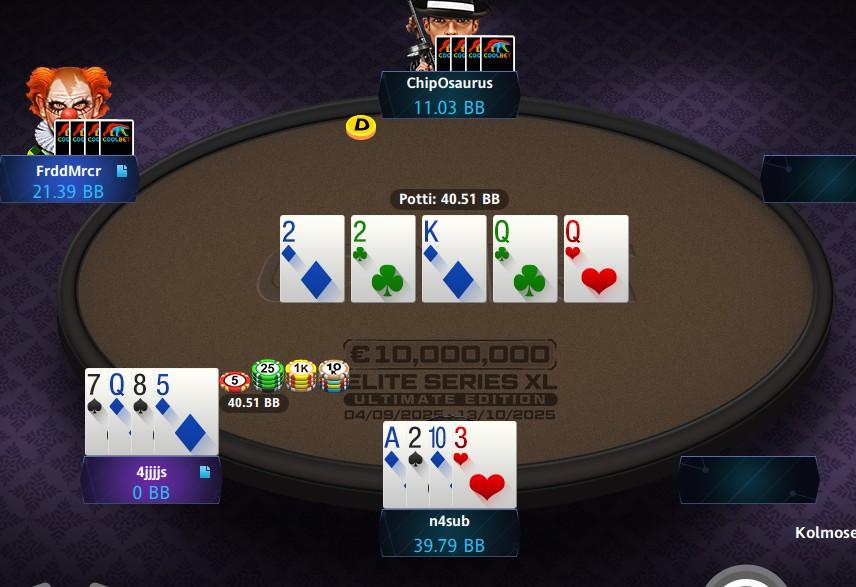
Task: Select the King of diamonds board card
Action: pyautogui.click(x=454, y=258)
